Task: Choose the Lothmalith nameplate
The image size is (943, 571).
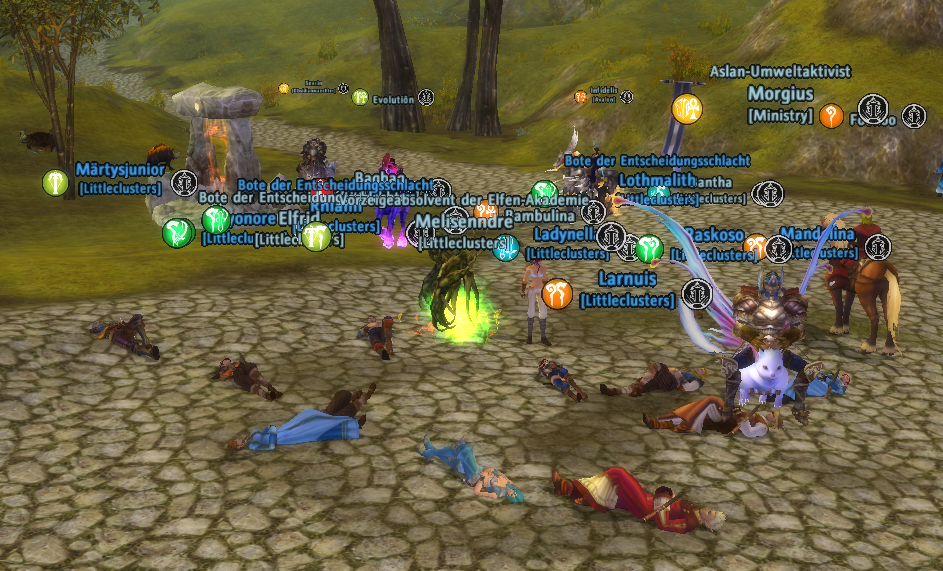Action: 657,180
